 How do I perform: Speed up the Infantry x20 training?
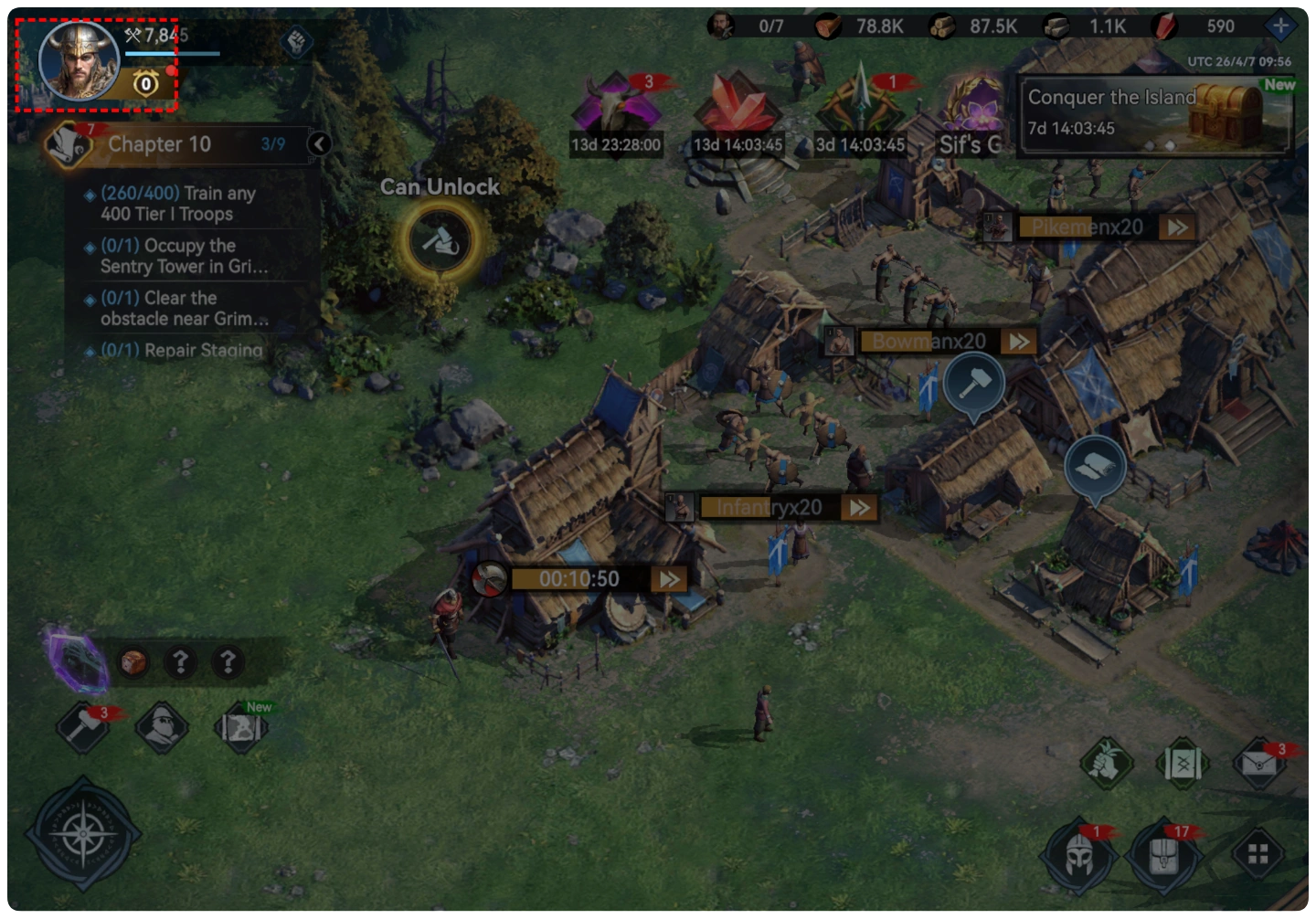[859, 508]
